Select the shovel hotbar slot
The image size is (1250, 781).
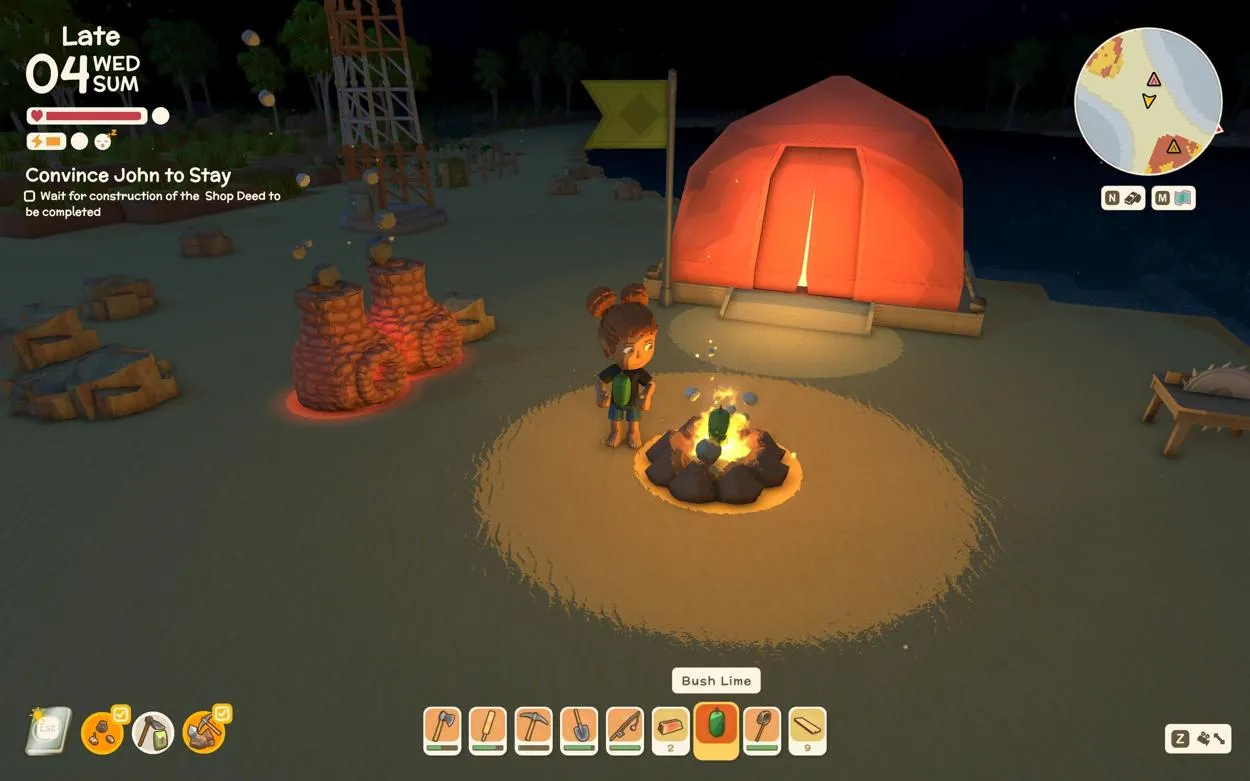[579, 729]
